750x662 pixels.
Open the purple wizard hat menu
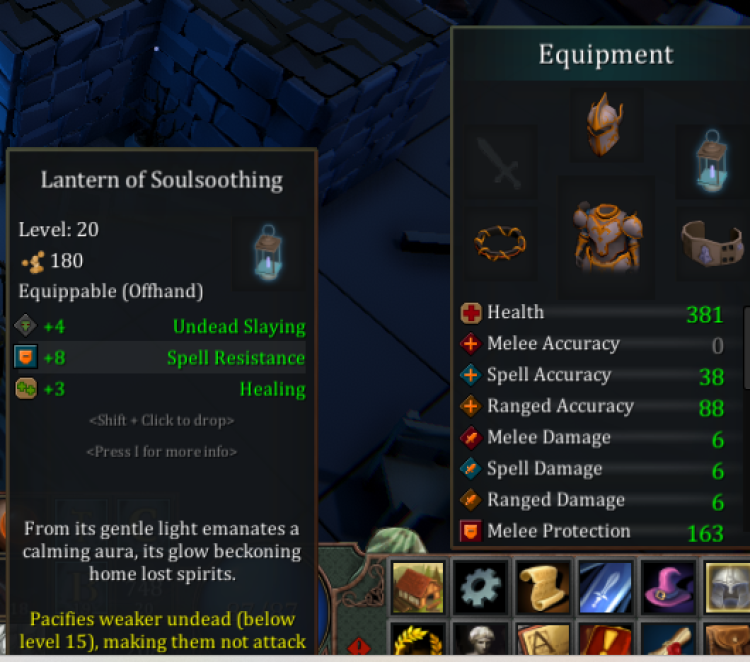[x=669, y=586]
